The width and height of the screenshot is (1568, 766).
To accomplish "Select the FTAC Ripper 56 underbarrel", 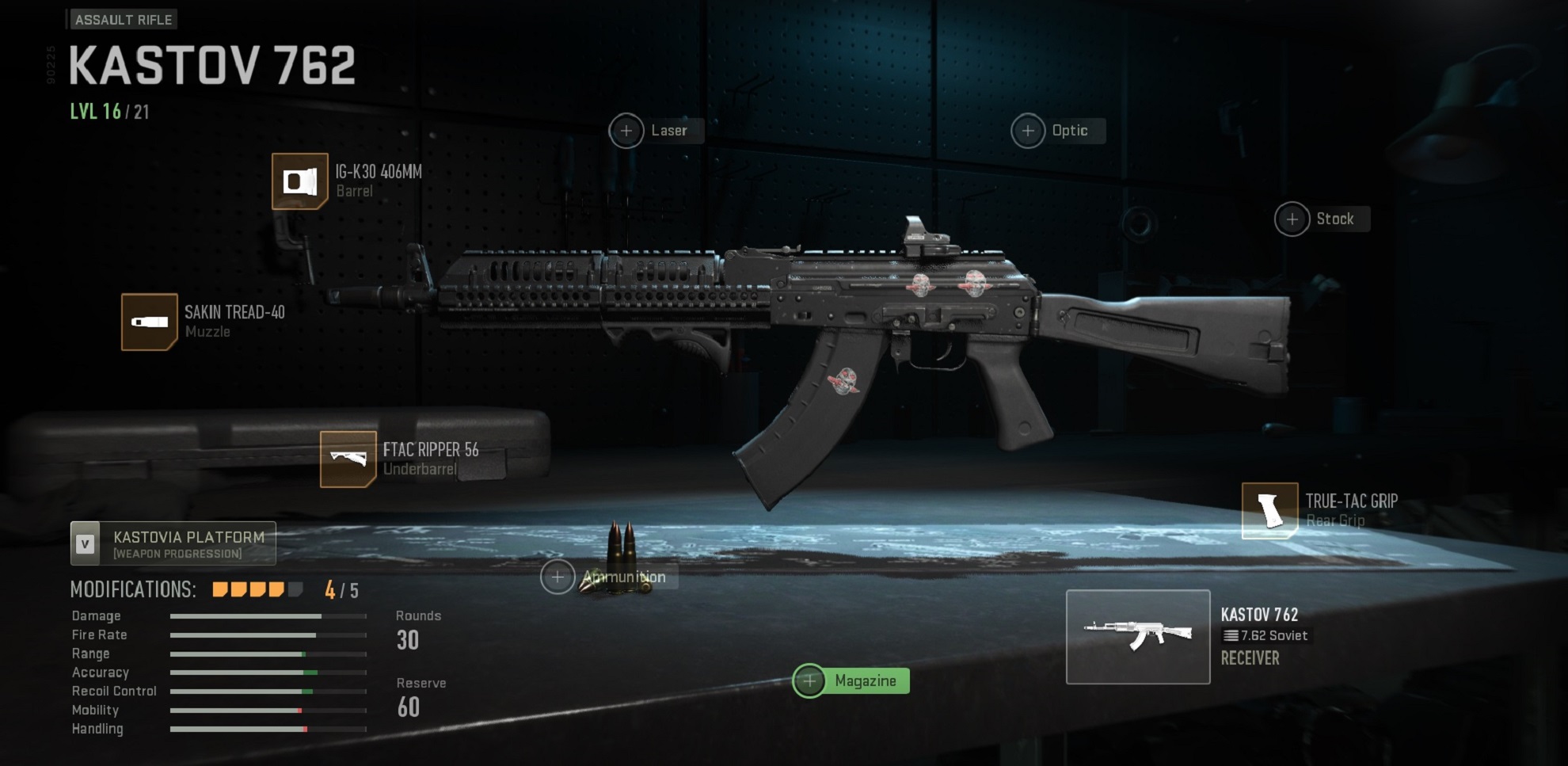I will 349,460.
